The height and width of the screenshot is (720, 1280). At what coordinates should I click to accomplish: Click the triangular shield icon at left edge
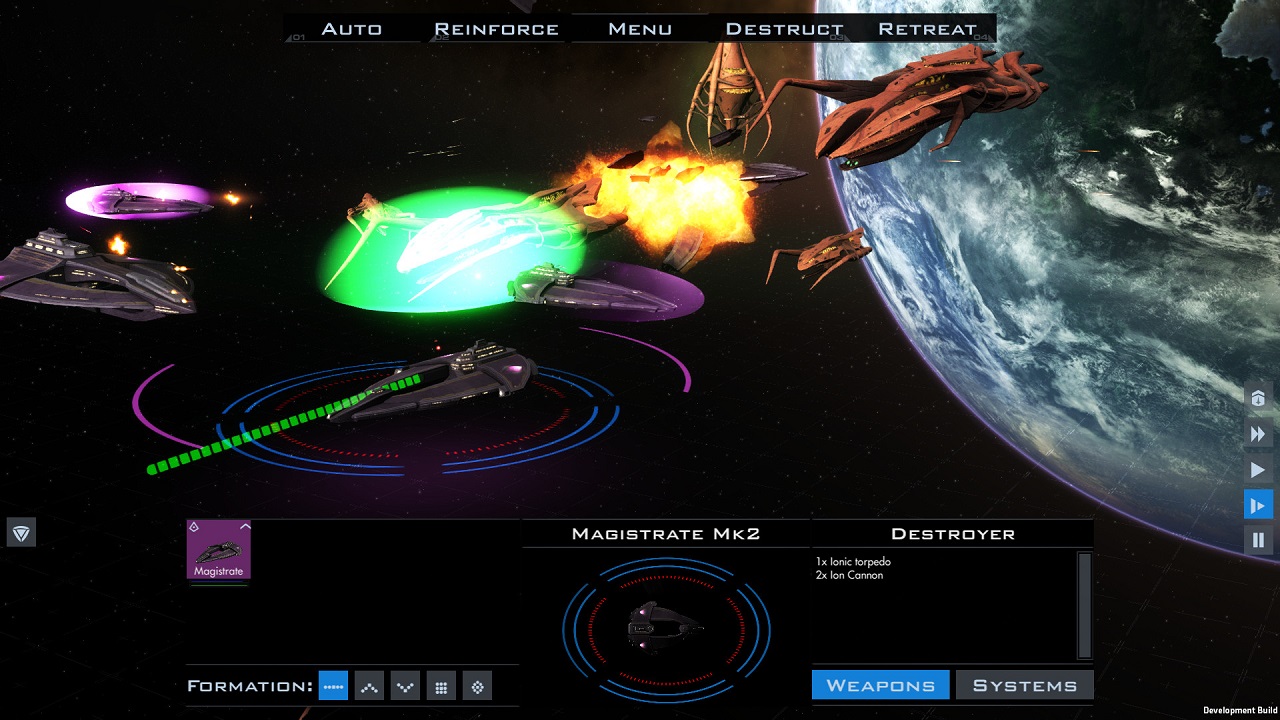pos(21,532)
